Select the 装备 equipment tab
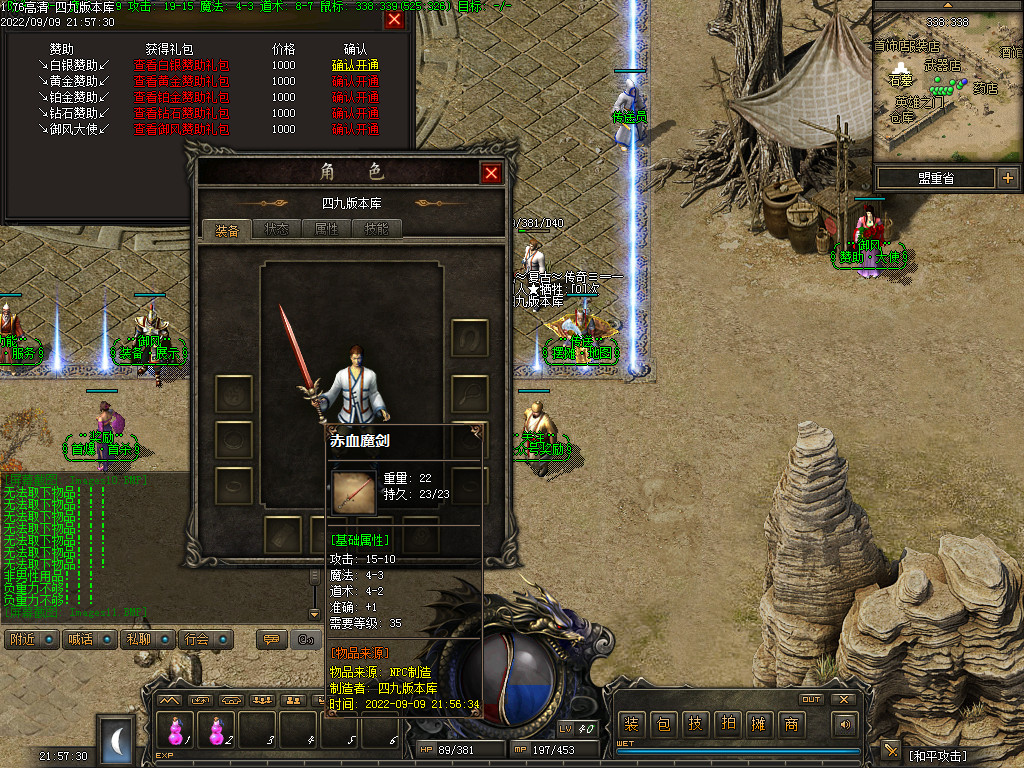The width and height of the screenshot is (1024, 768). [227, 230]
